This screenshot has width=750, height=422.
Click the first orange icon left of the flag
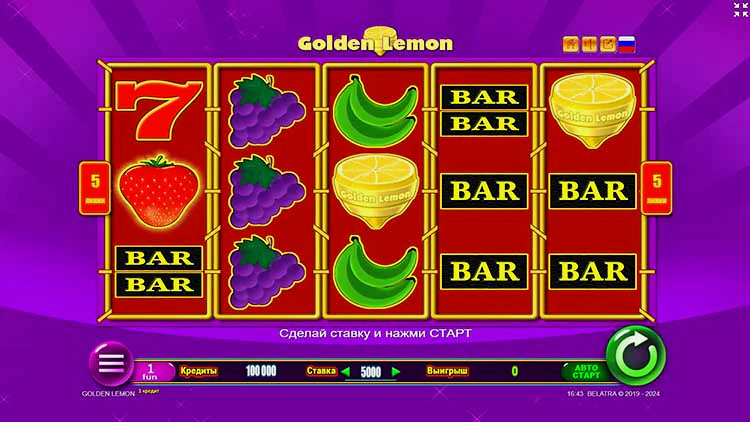pos(571,44)
